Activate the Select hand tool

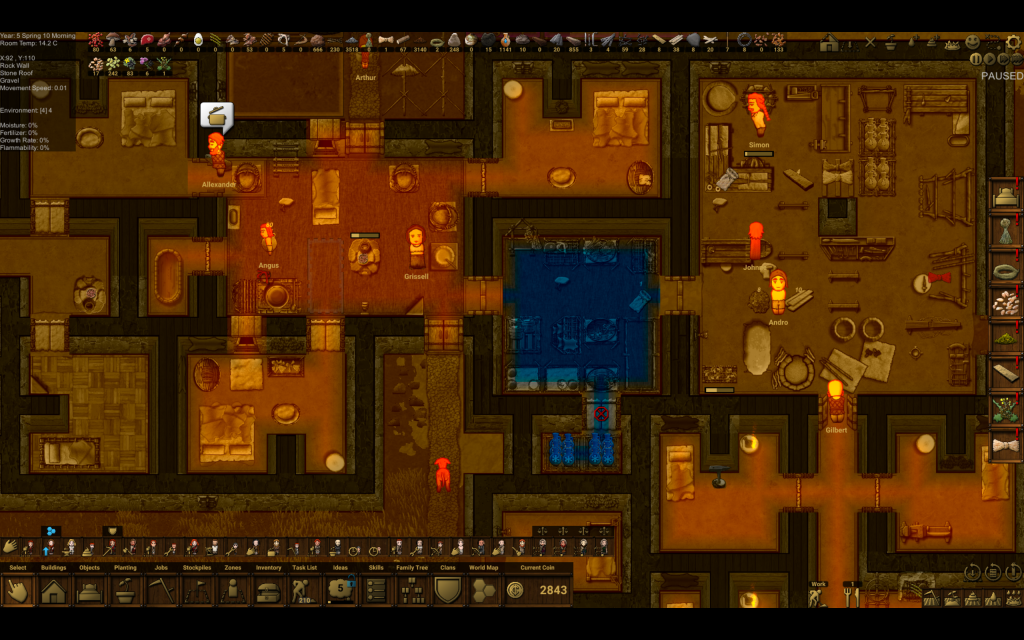17,590
